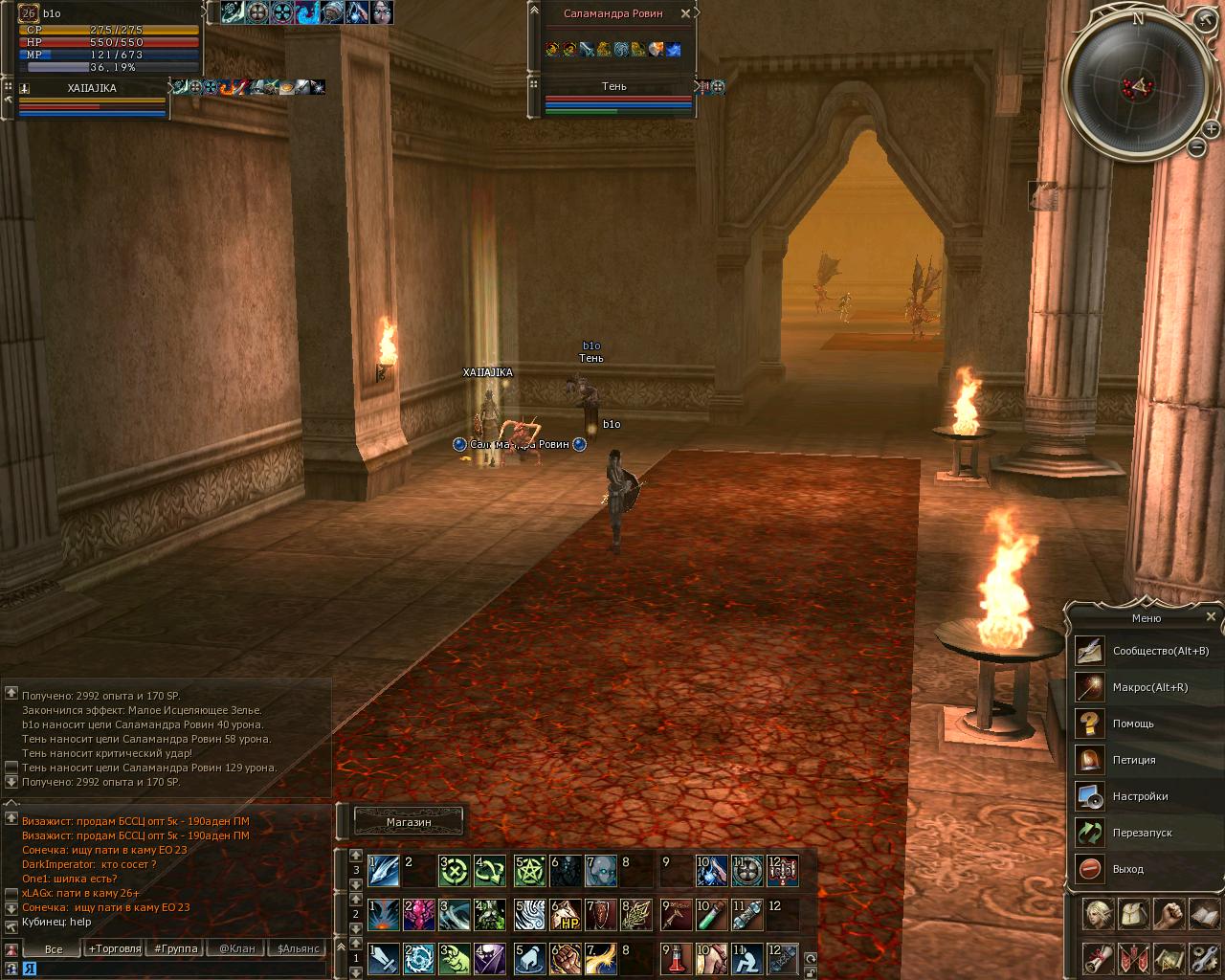The image size is (1225, 980).
Task: Zoom in the compass minimap
Action: tap(1211, 128)
